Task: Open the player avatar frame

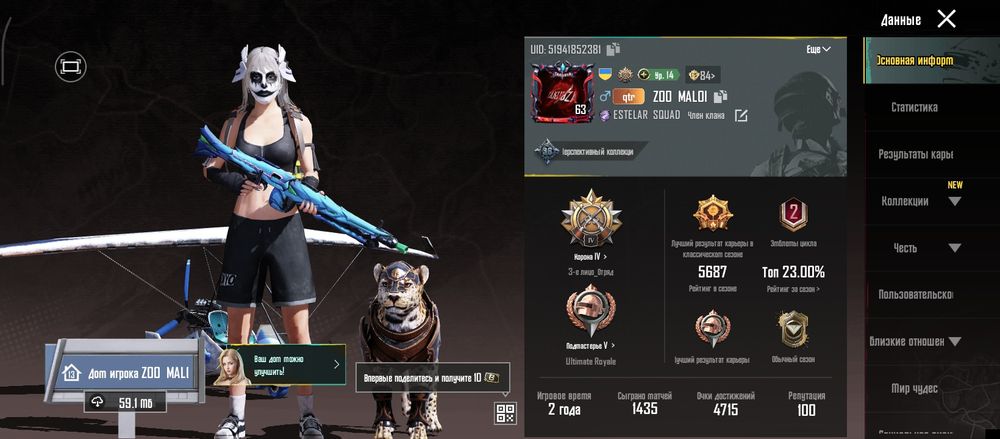Action: pyautogui.click(x=561, y=96)
